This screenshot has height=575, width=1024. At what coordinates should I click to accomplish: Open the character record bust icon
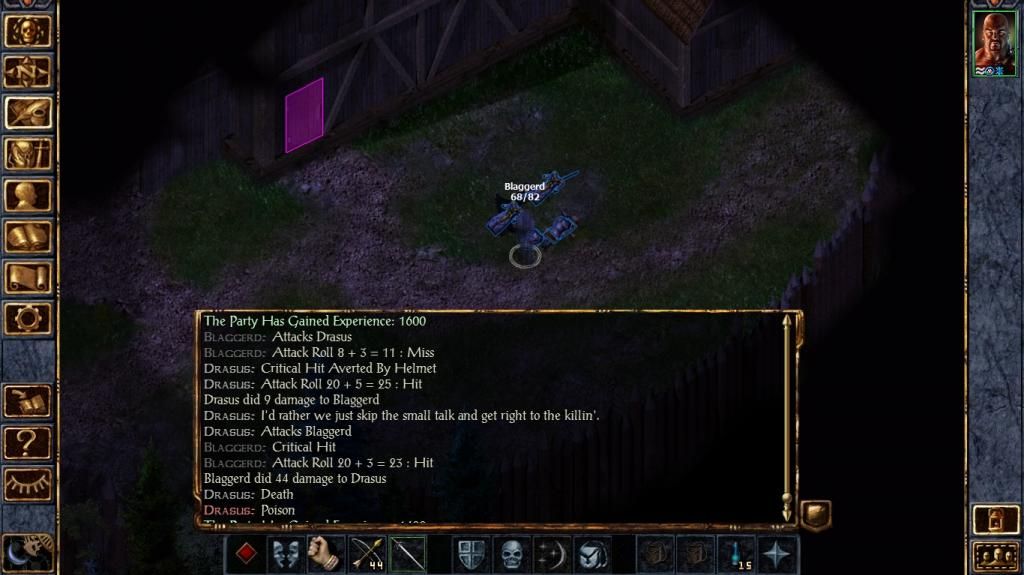(x=28, y=195)
